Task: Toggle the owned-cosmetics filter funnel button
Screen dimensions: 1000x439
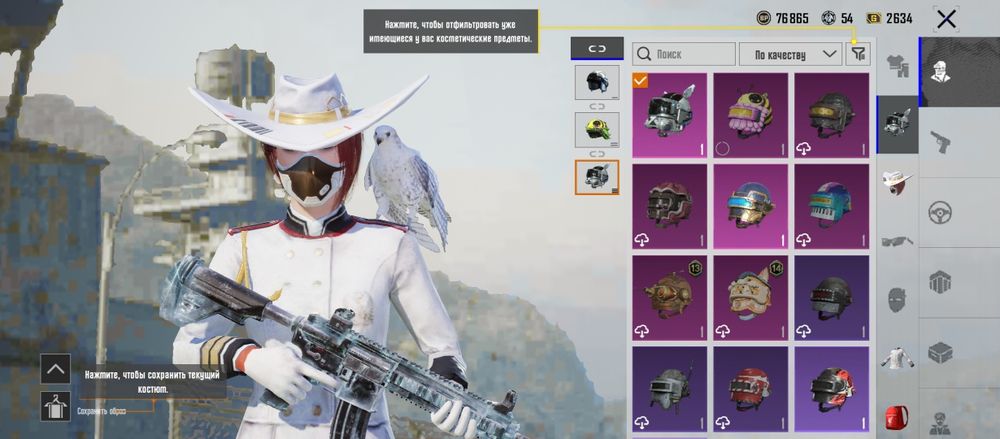Action: pyautogui.click(x=858, y=54)
